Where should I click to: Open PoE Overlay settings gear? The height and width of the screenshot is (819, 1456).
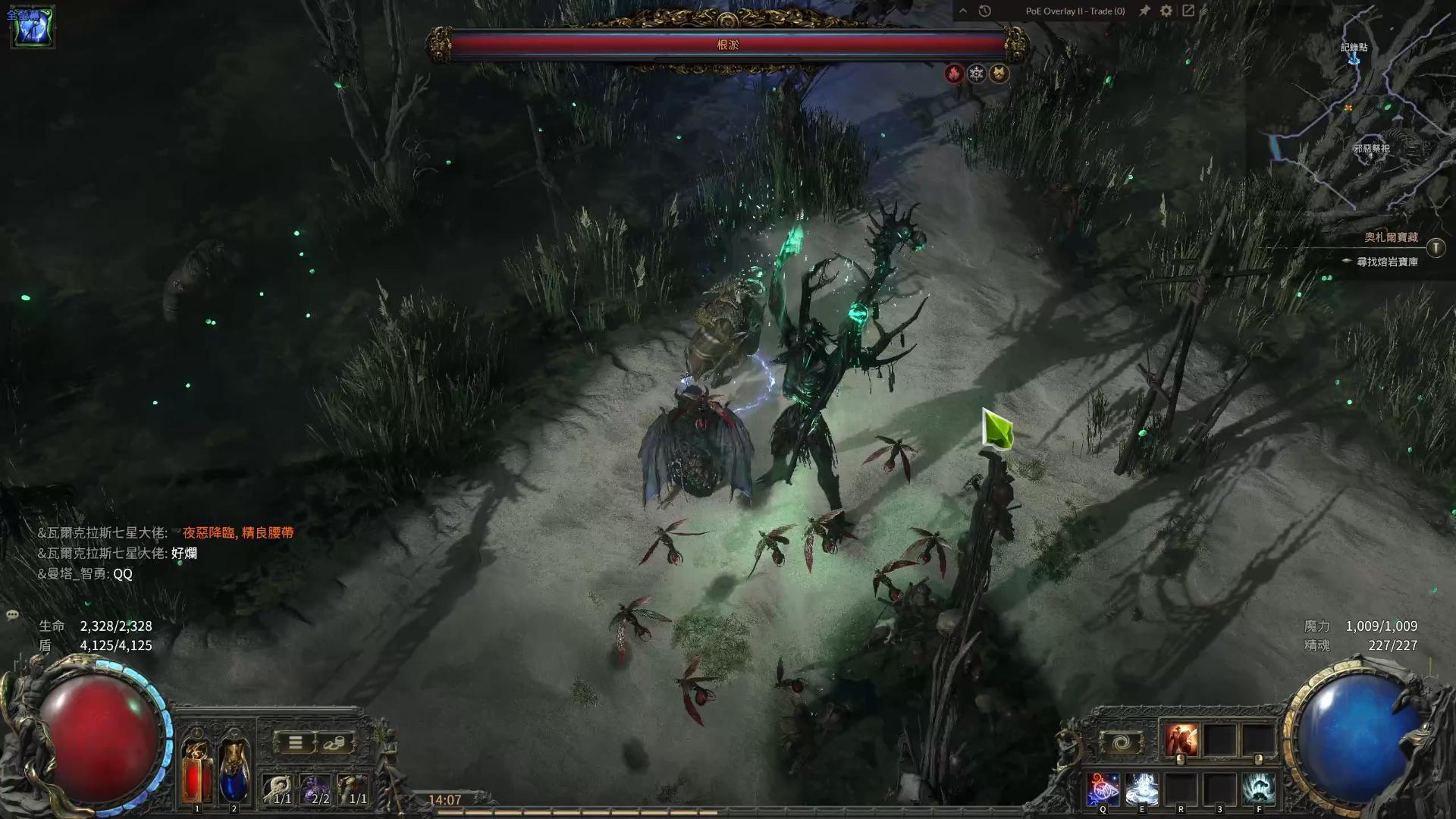(1166, 11)
